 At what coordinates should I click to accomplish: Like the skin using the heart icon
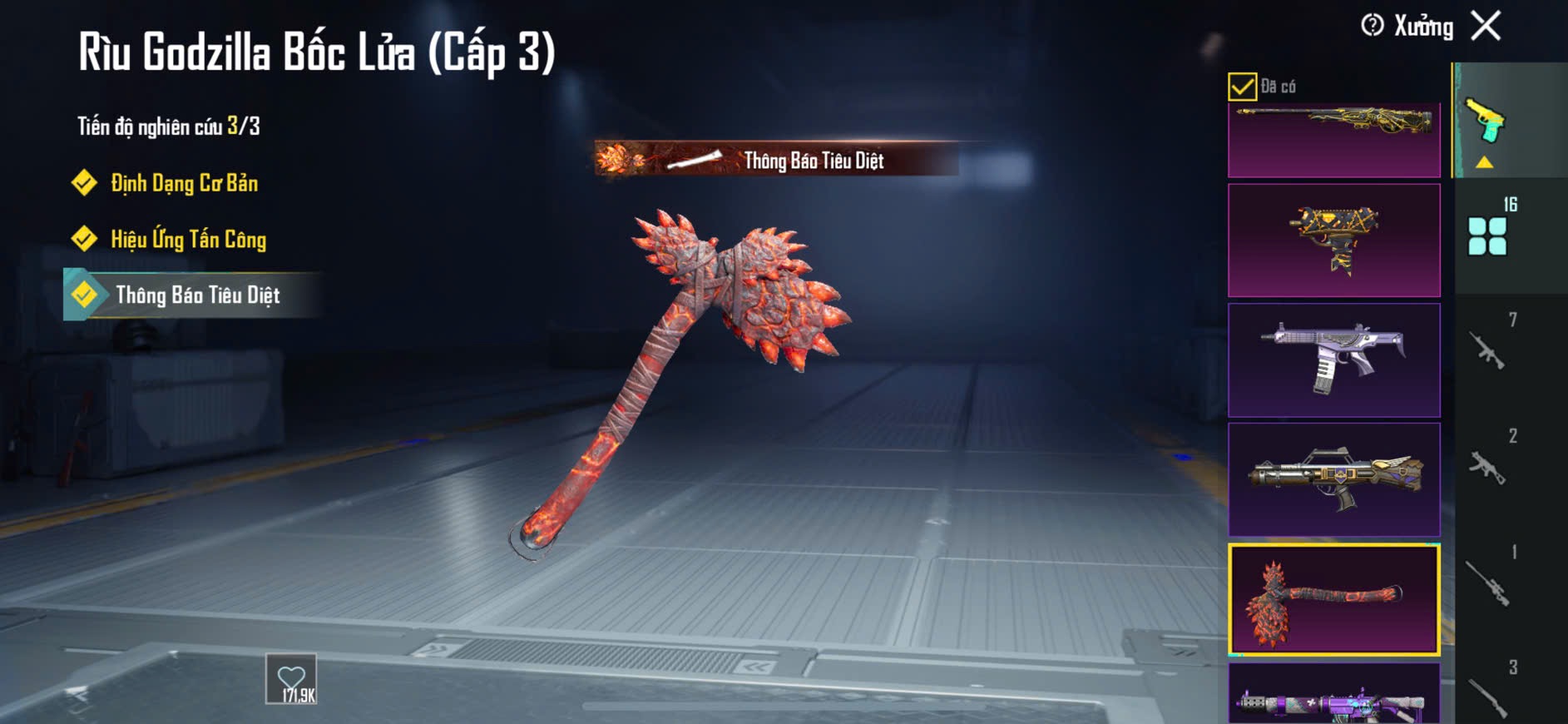[291, 679]
